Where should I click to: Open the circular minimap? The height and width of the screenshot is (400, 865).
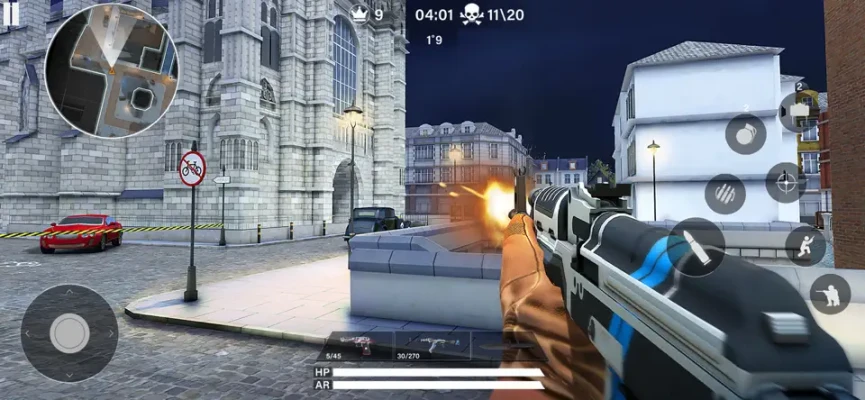[110, 70]
